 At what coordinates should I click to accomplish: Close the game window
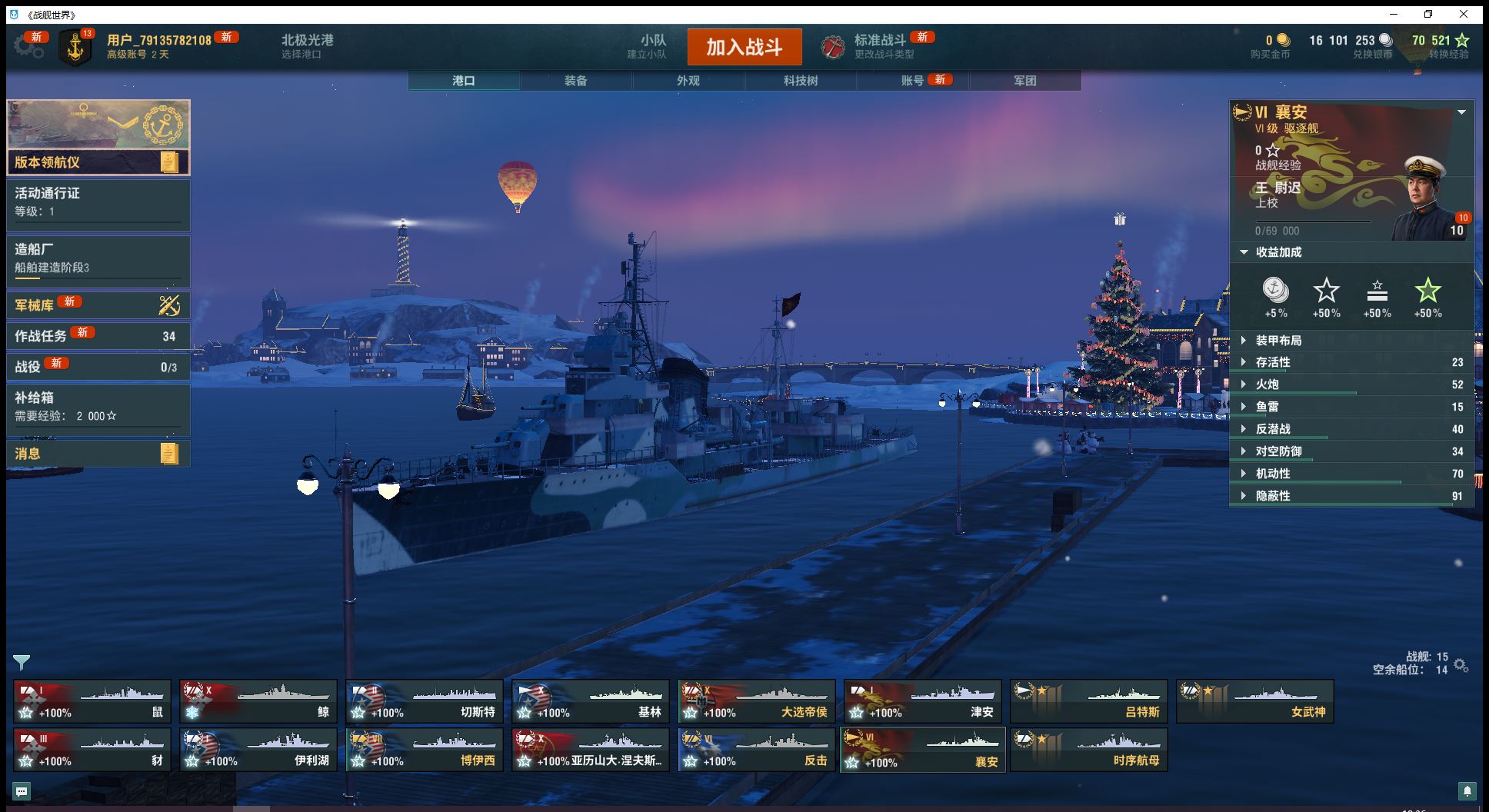coord(1464,14)
